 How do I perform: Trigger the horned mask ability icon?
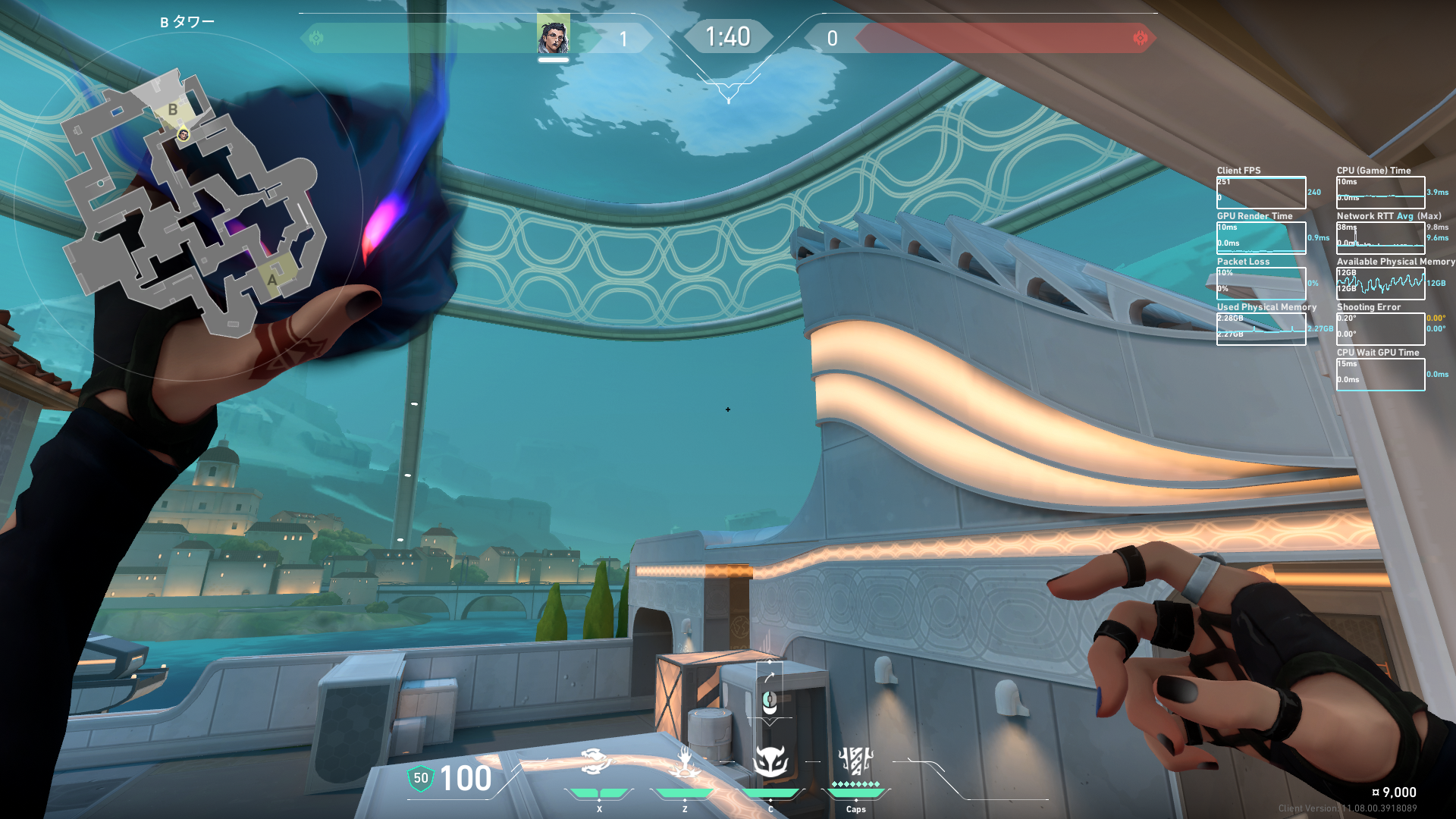pyautogui.click(x=770, y=761)
